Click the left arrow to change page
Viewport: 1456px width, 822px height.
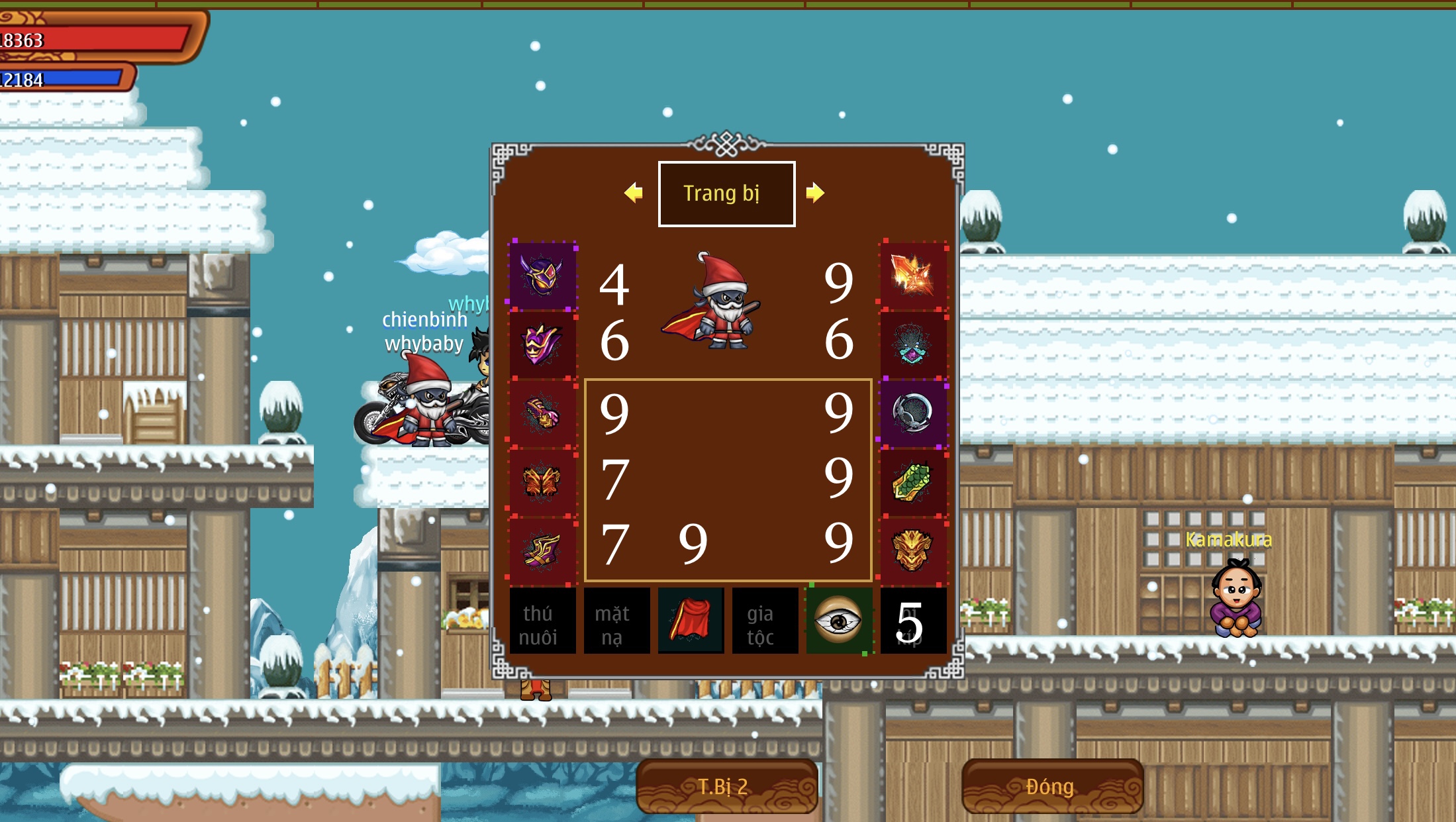click(x=634, y=193)
